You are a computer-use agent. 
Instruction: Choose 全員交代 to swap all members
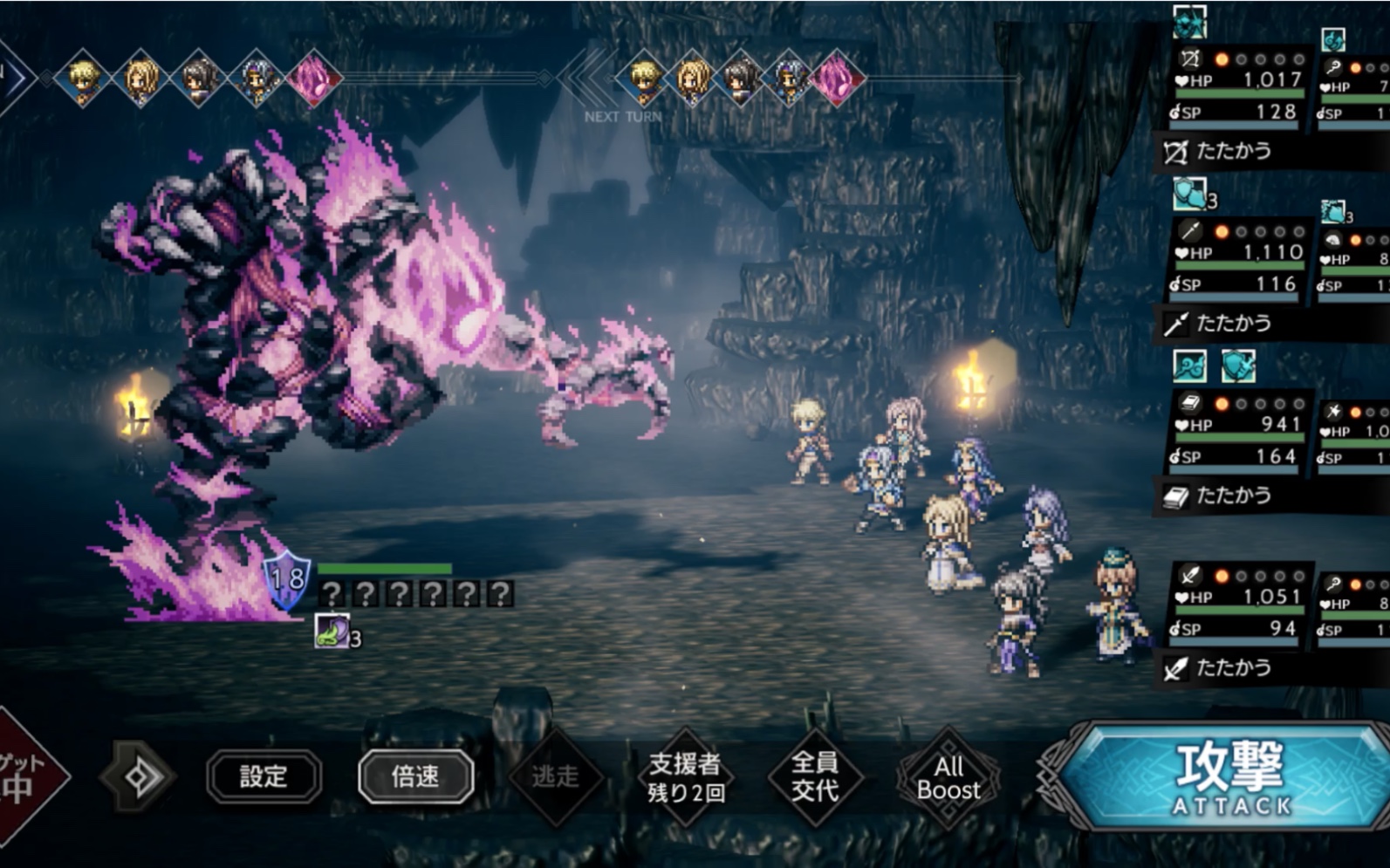point(815,777)
